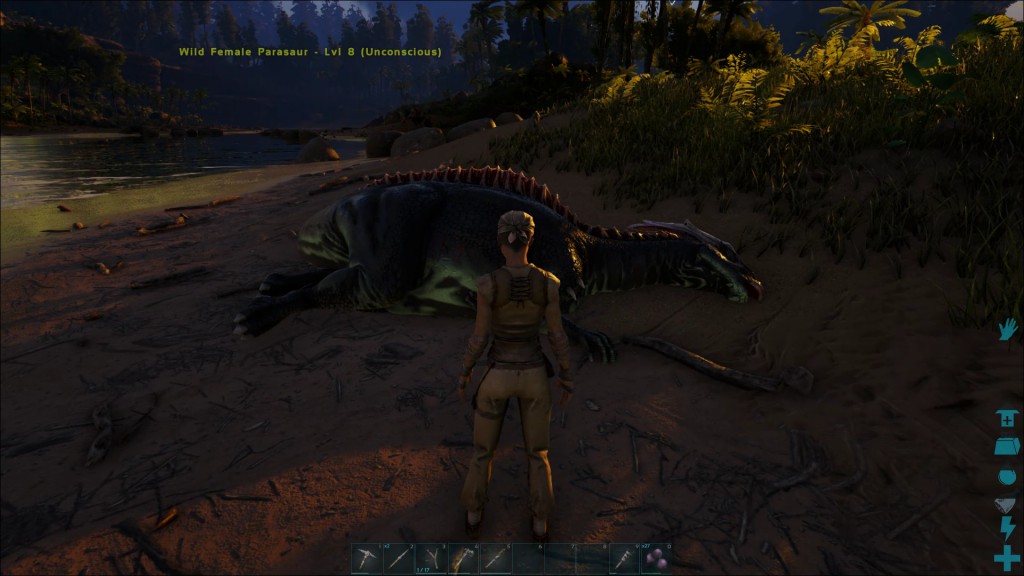Image resolution: width=1024 pixels, height=576 pixels.
Task: Use the purple berries stack of 27
Action: pos(656,558)
